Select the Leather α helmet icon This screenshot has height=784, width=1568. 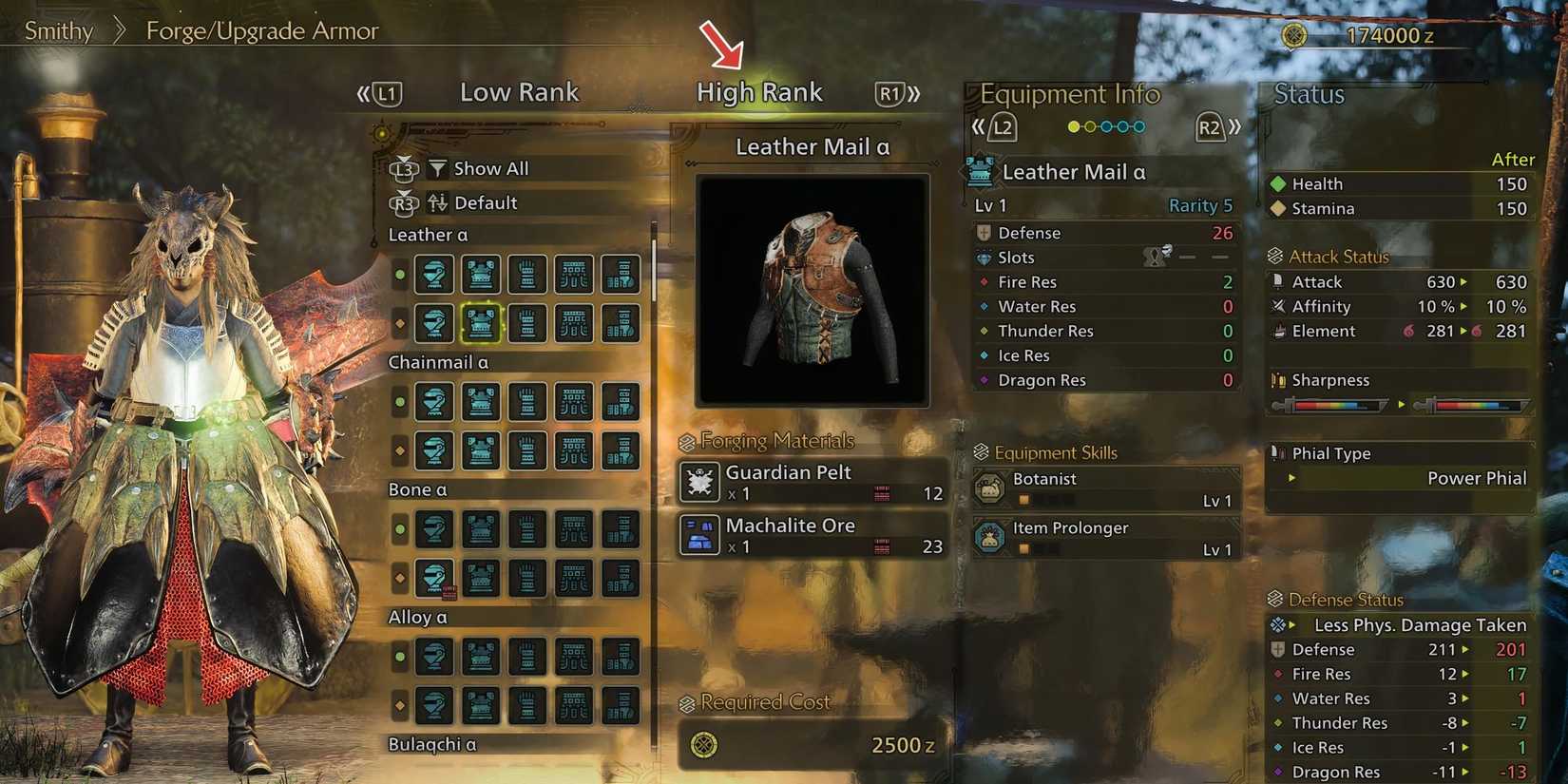click(x=434, y=274)
